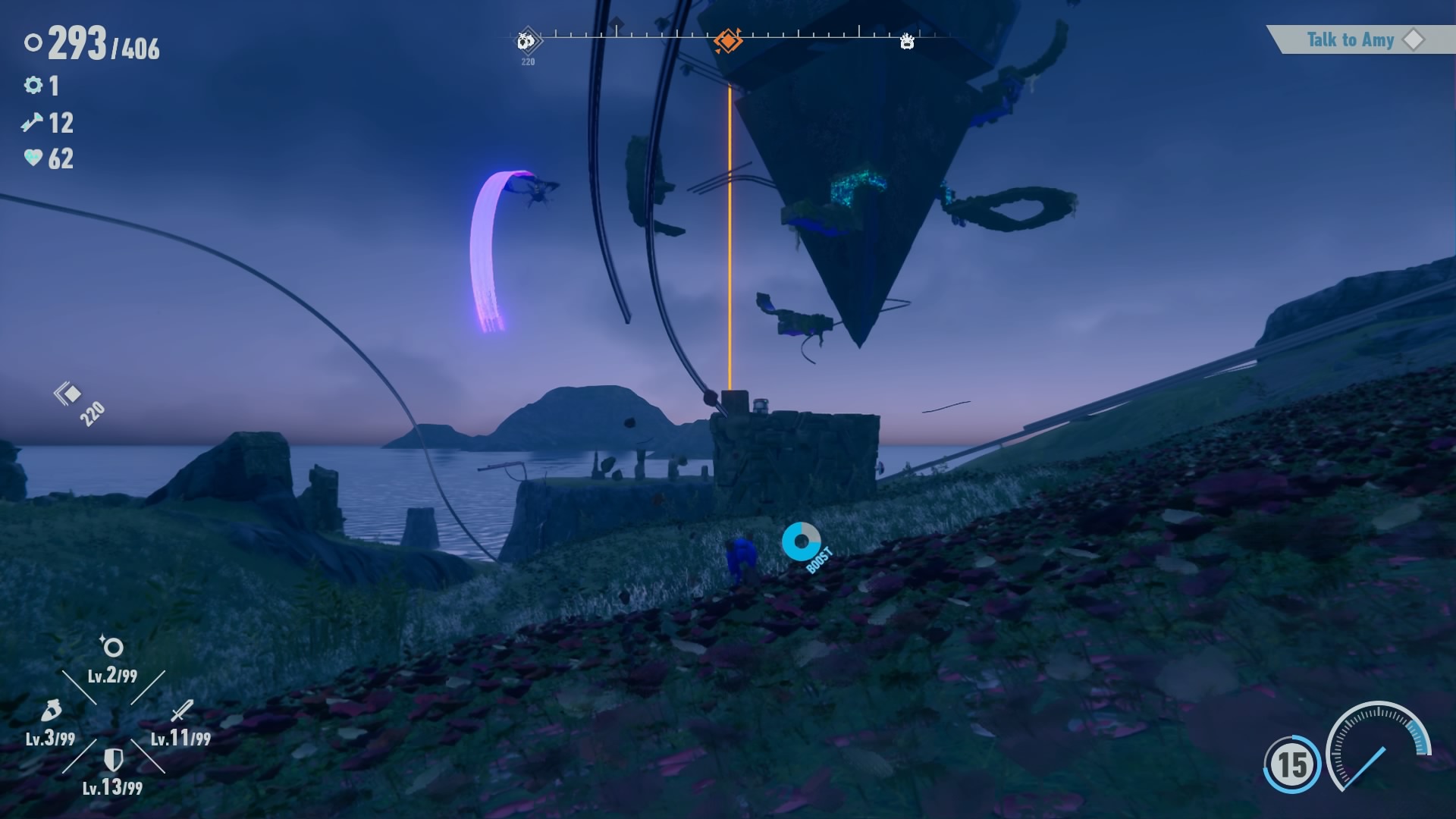This screenshot has width=1456, height=819.
Task: Choose the sword attack level icon
Action: [x=182, y=711]
